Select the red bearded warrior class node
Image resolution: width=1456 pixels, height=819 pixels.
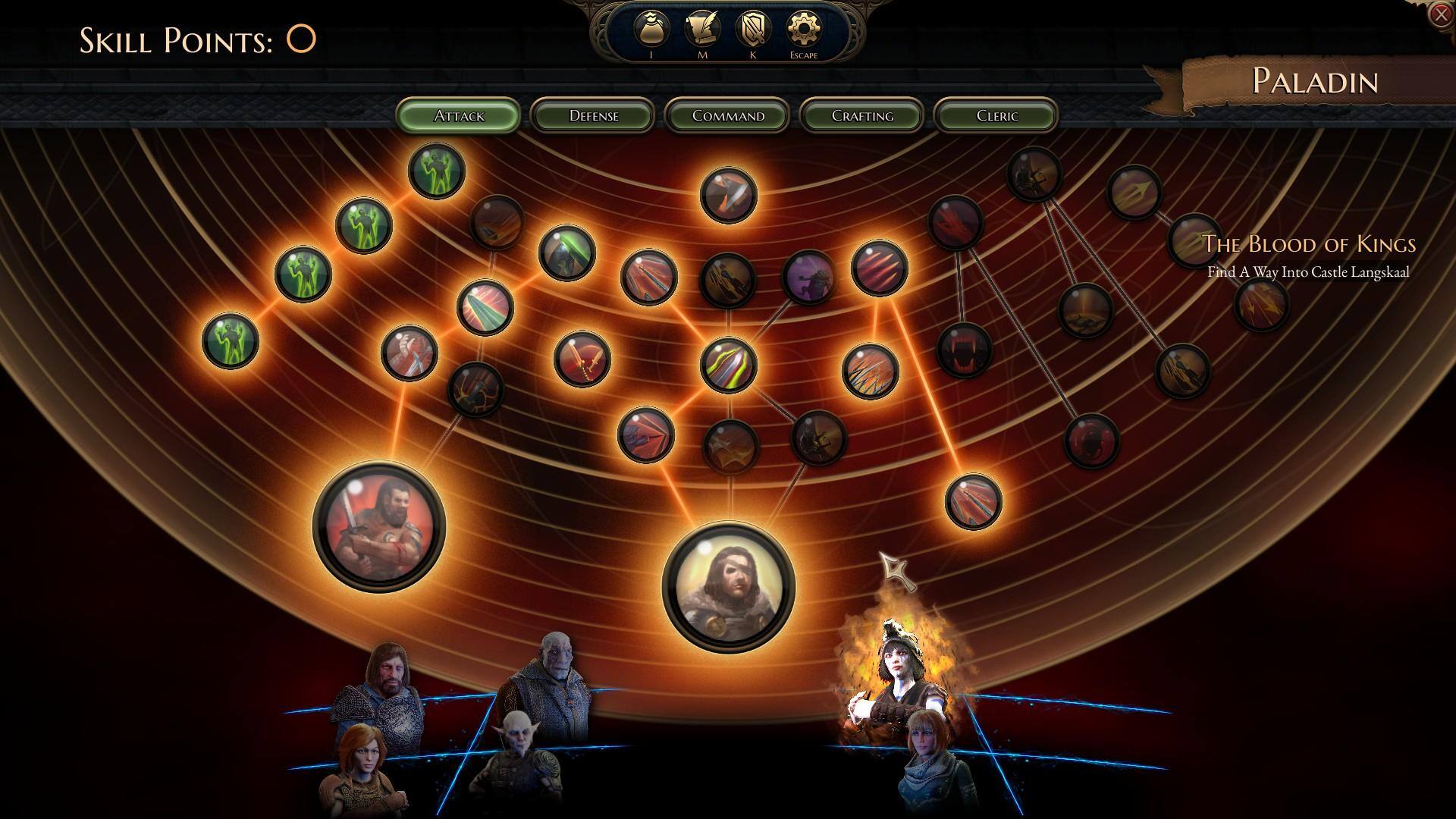coord(379,527)
